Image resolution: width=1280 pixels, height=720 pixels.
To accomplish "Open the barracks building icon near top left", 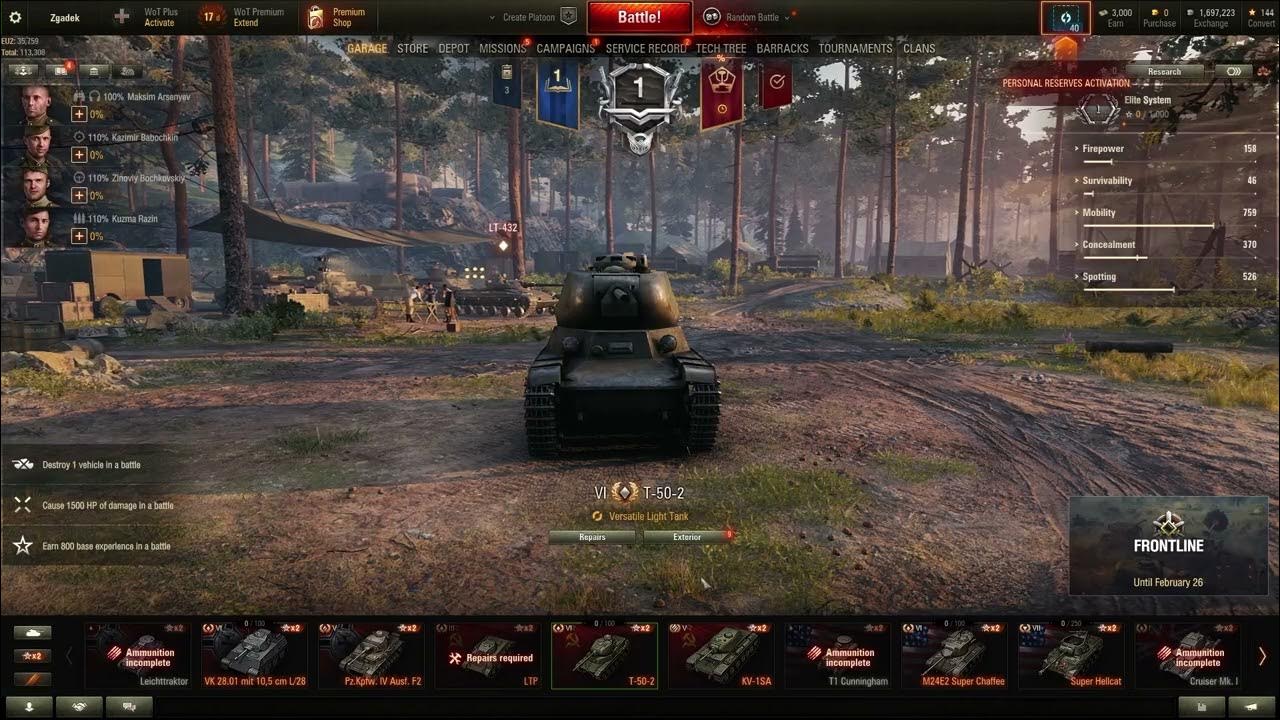I will tap(93, 71).
